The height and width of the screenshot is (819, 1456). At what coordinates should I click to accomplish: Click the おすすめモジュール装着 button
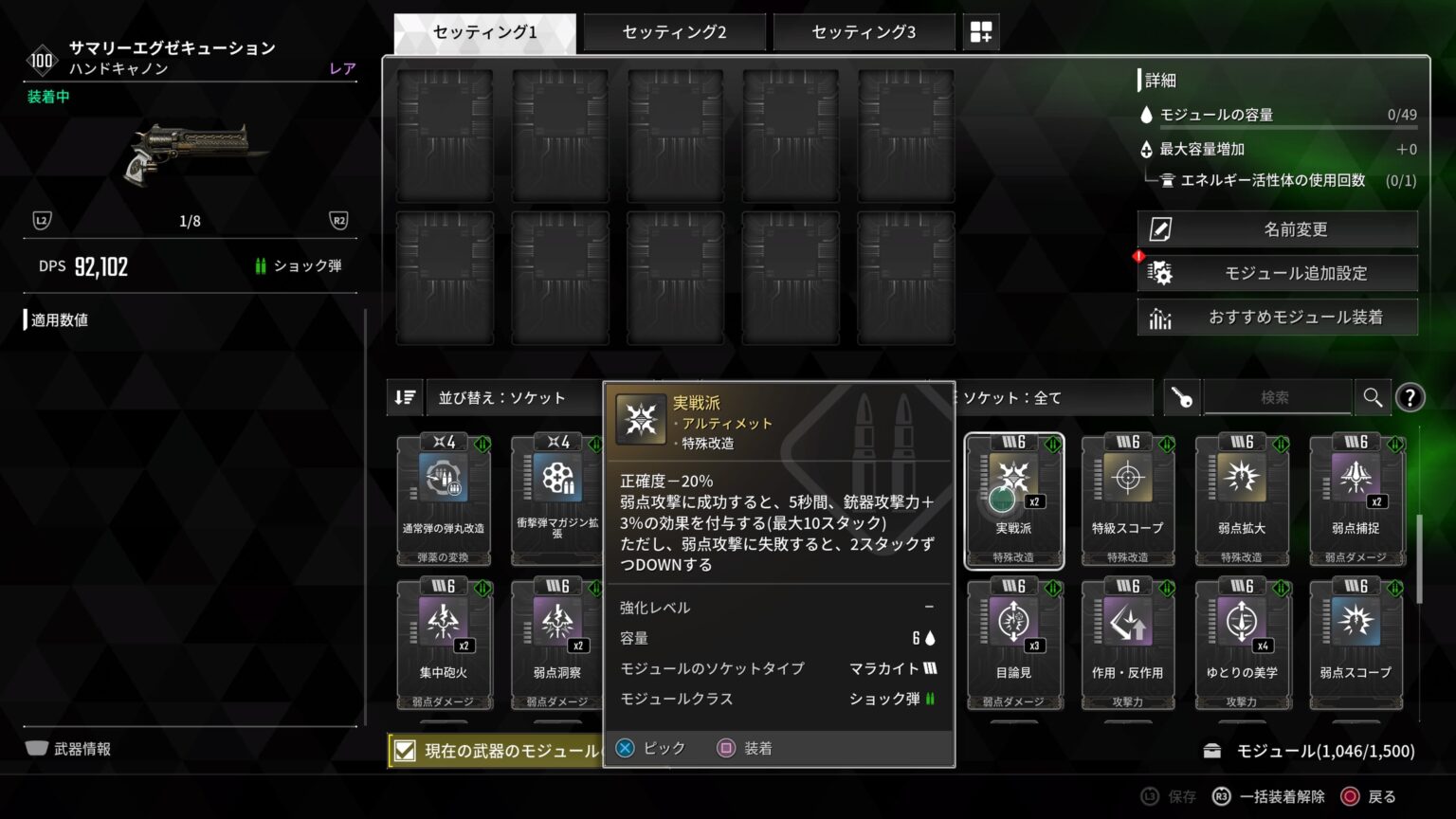click(1277, 317)
